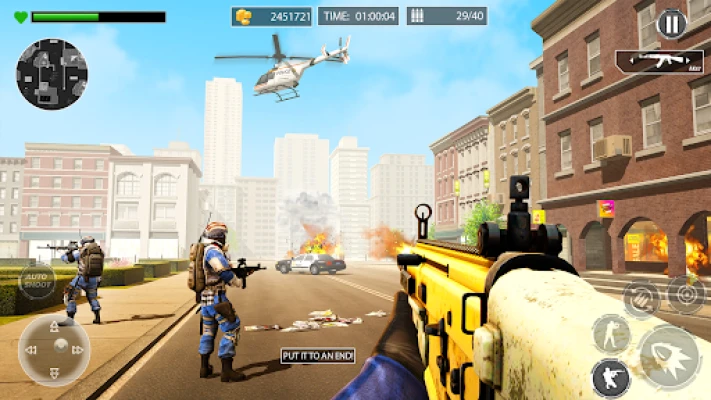Activate the crouch stance icon
711x400 pixels.
tap(610, 378)
